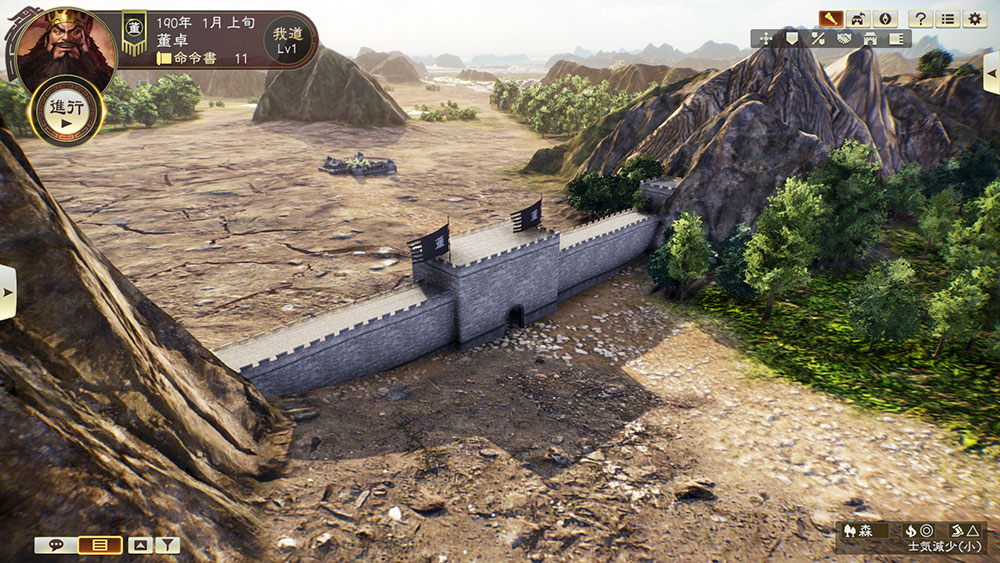This screenshot has height=563, width=1000.
Task: Switch to the speech bubble message view
Action: (55, 545)
